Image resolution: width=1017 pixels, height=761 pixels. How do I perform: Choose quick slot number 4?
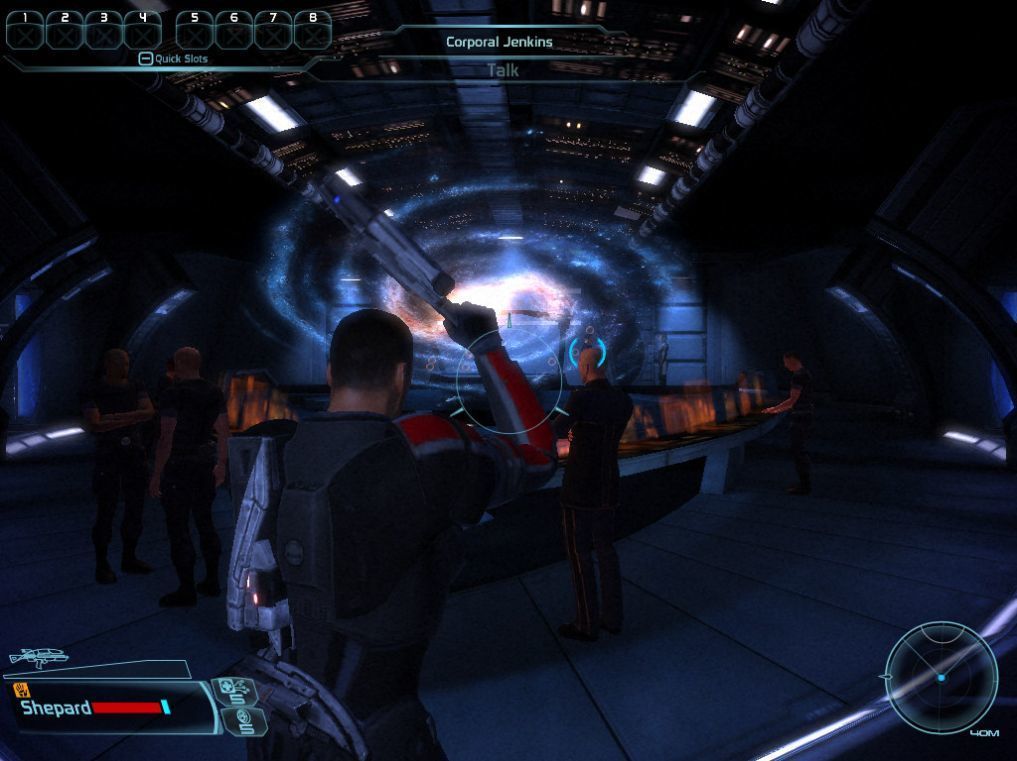click(143, 30)
